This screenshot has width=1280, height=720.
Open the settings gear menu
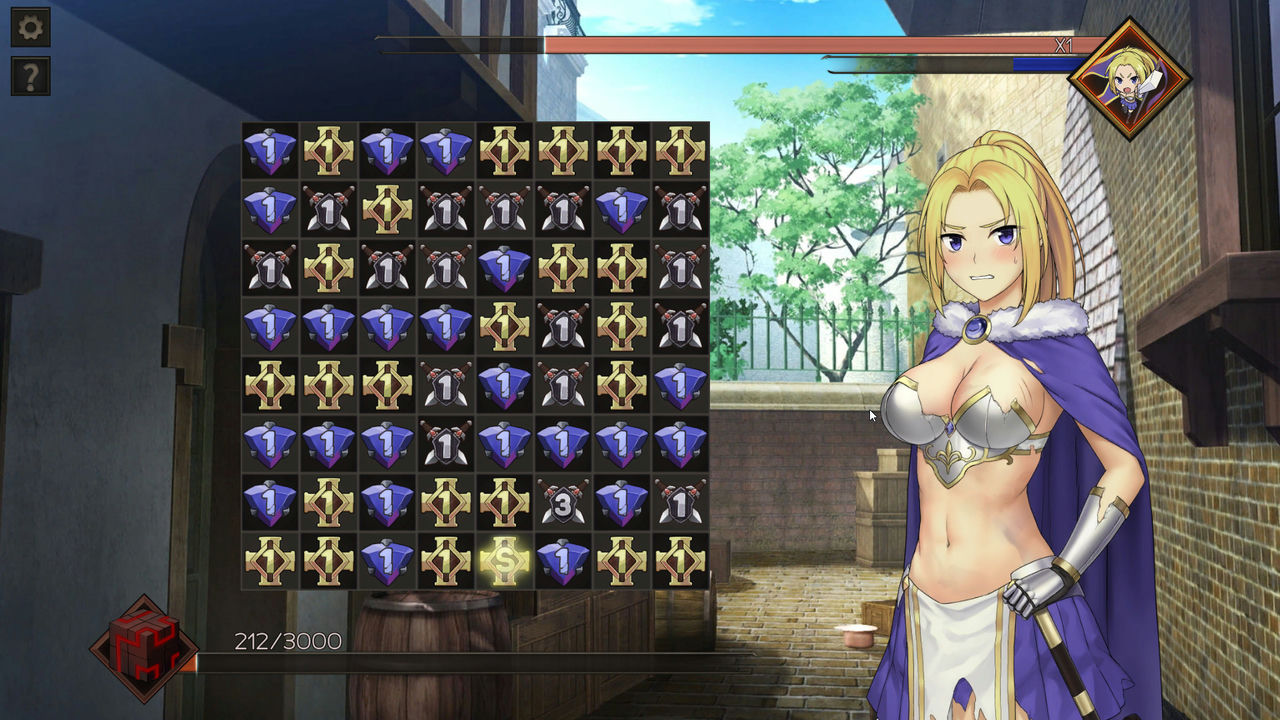point(30,27)
